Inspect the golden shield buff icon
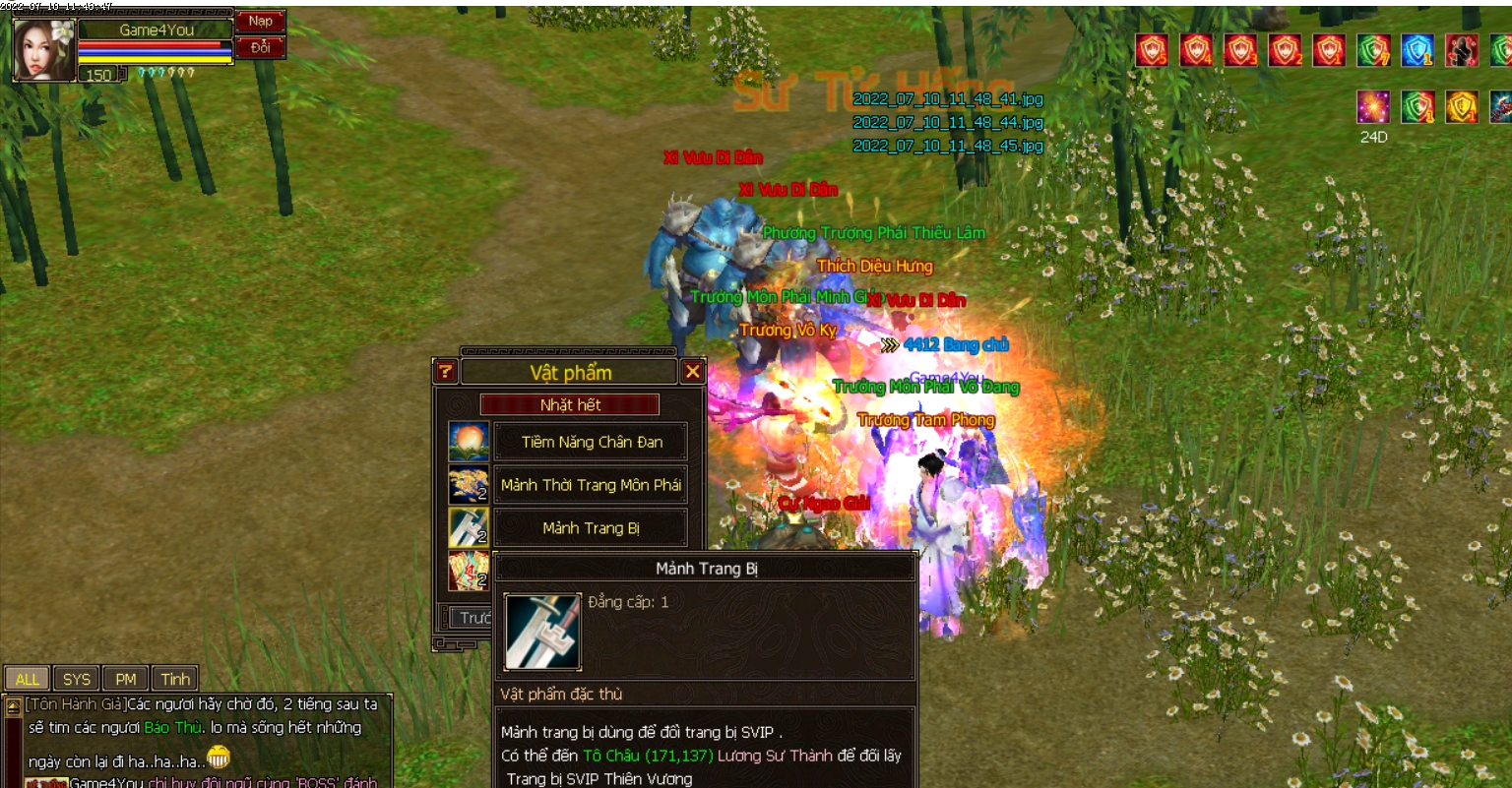Image resolution: width=1512 pixels, height=788 pixels. 1462,106
